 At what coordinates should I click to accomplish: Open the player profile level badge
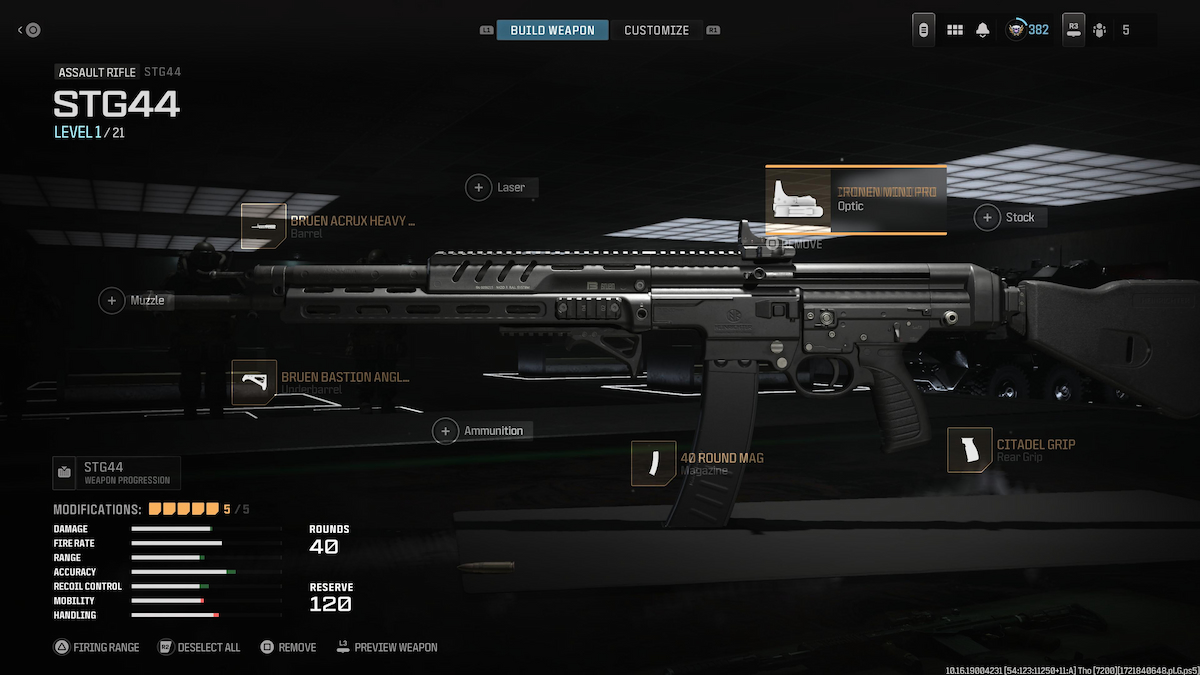(x=1027, y=30)
